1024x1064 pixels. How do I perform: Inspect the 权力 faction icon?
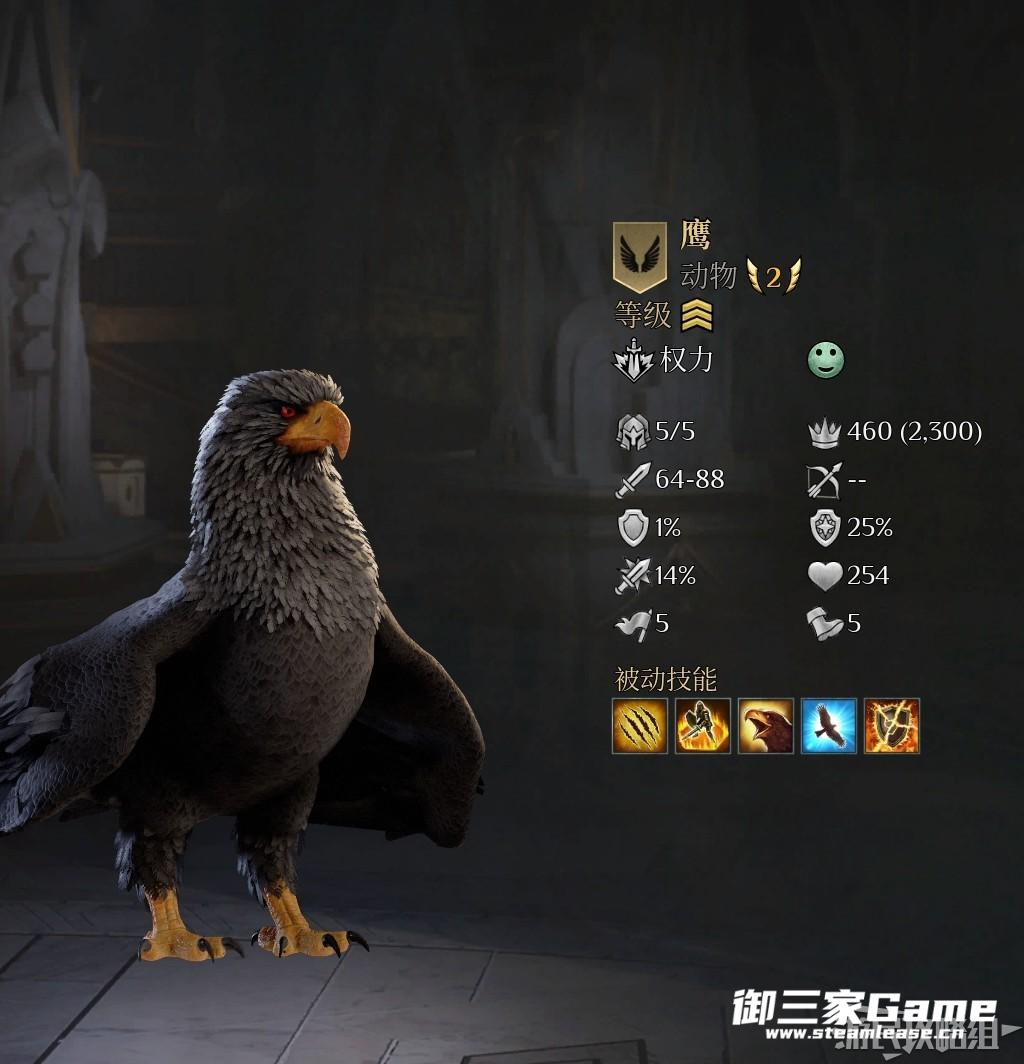point(633,361)
